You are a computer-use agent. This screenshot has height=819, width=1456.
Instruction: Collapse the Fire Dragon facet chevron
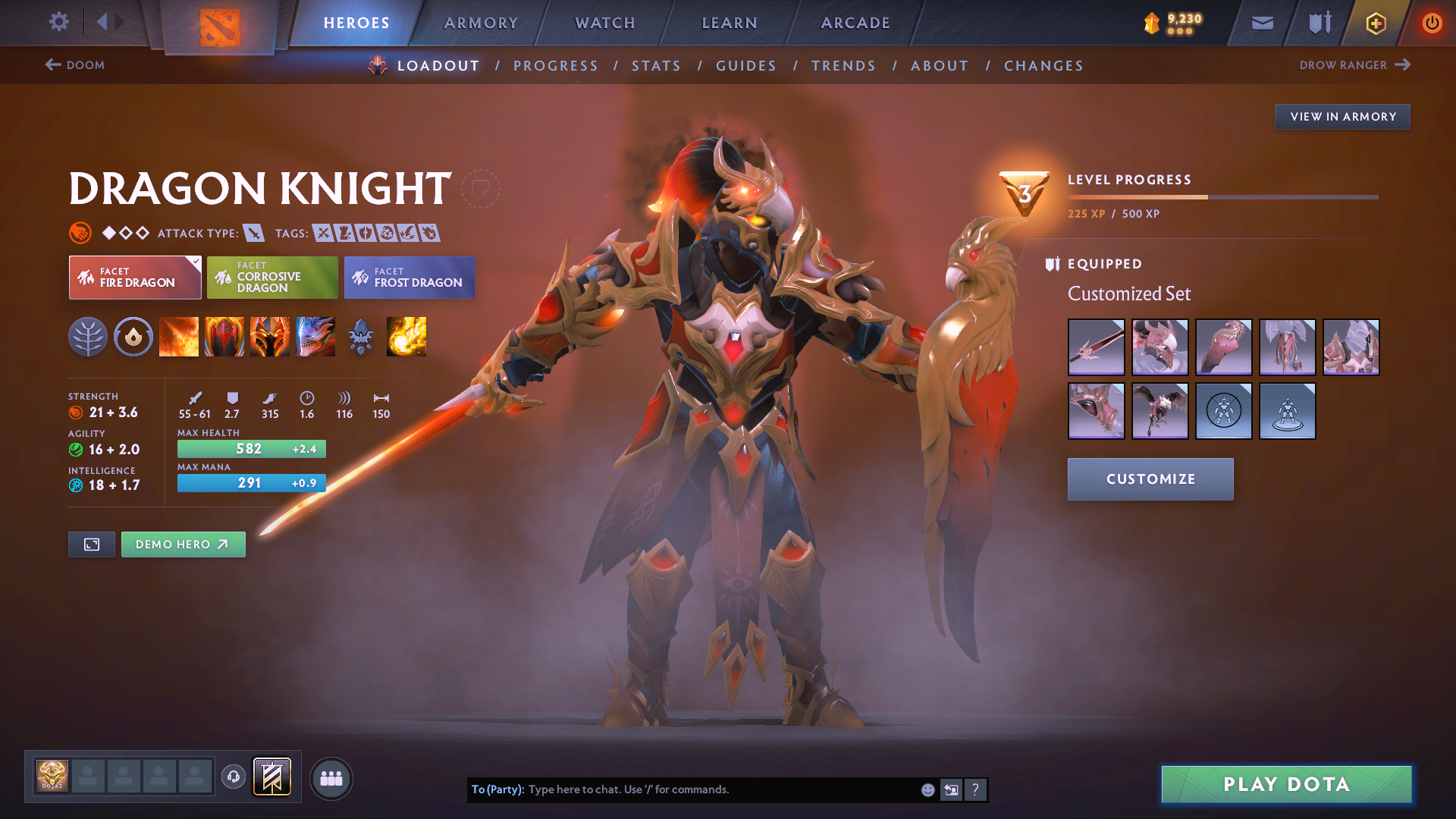click(196, 261)
